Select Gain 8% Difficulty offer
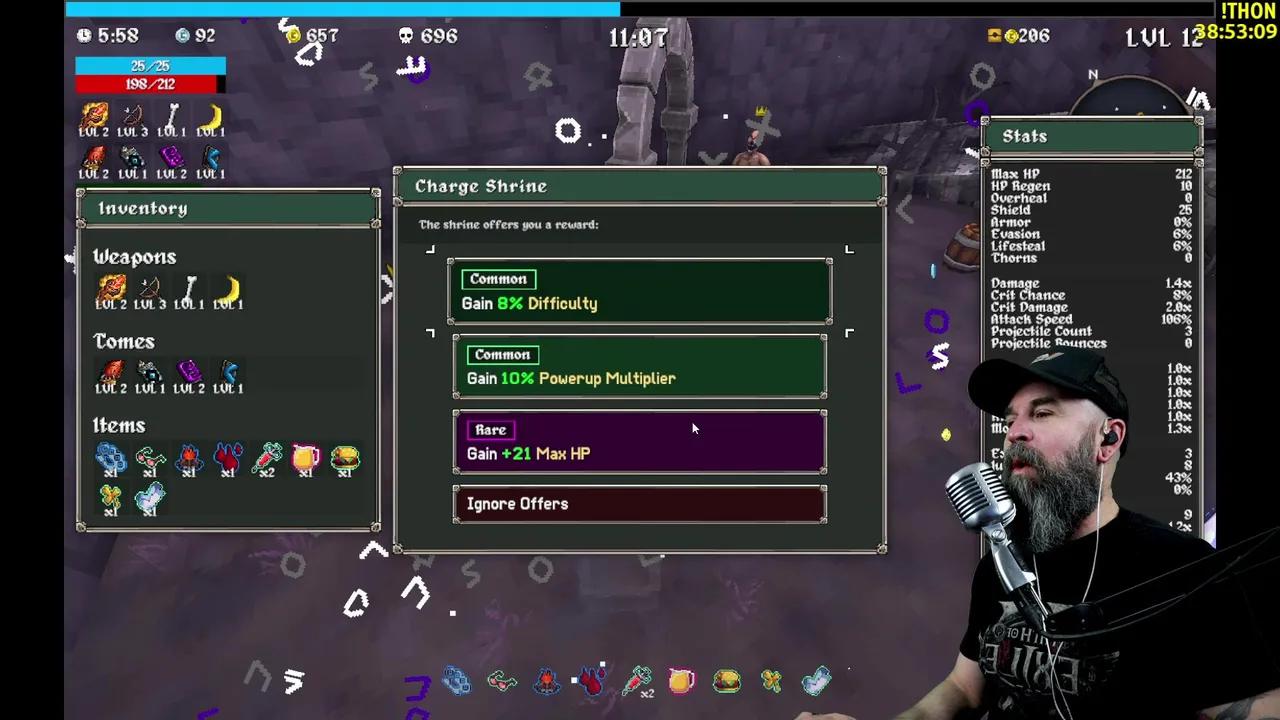Image resolution: width=1280 pixels, height=720 pixels. (640, 291)
